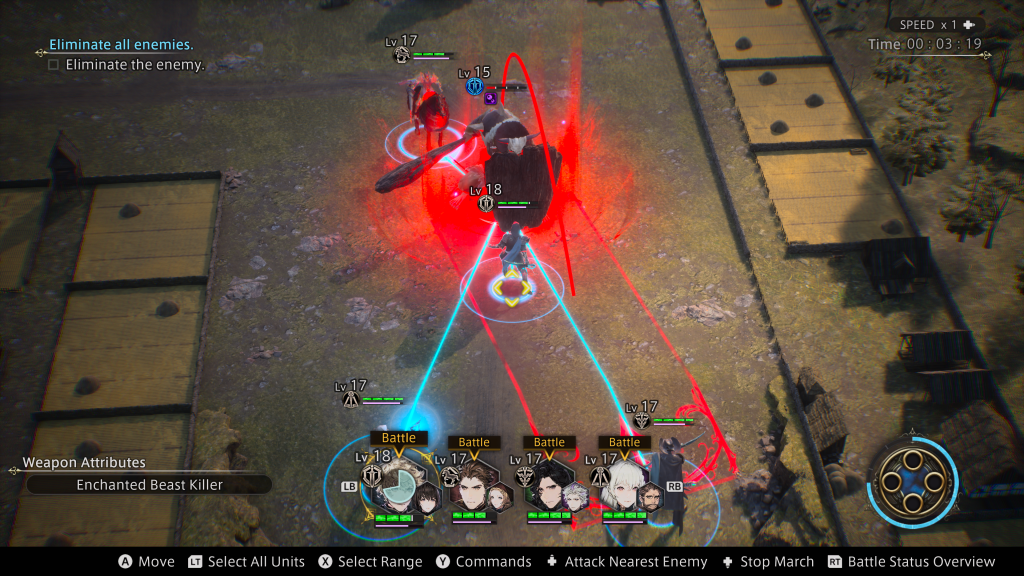This screenshot has height=576, width=1024.
Task: Toggle the Eliminate the enemy checkbox
Action: 53,65
